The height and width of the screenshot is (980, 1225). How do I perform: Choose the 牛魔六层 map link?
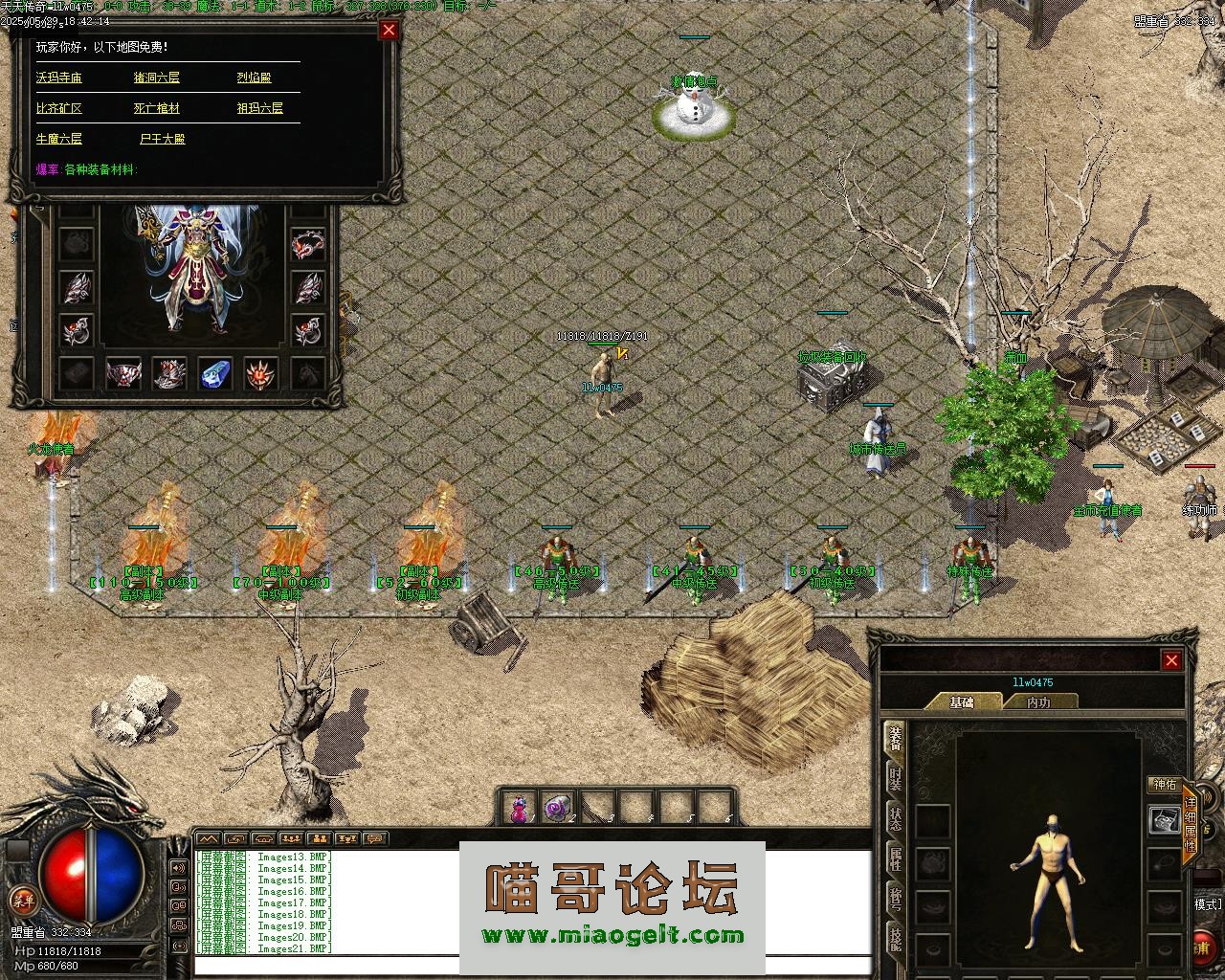59,139
